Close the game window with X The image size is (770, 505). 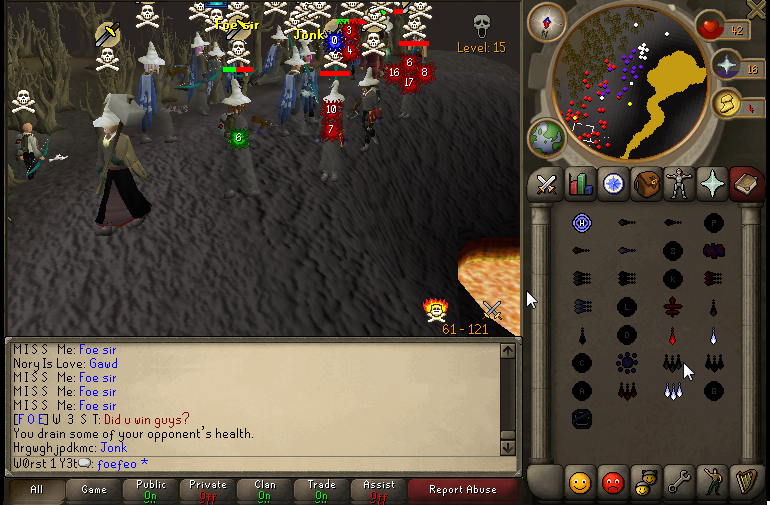pos(757,8)
